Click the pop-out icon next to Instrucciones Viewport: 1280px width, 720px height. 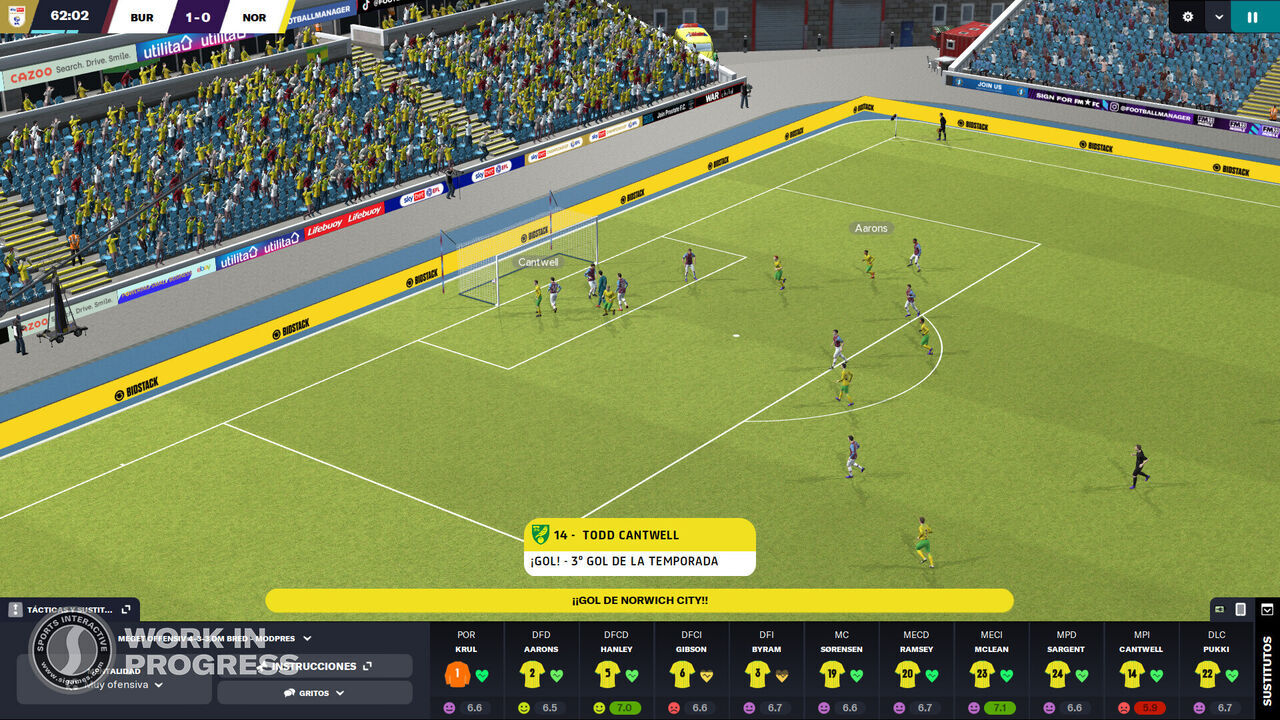coord(367,665)
